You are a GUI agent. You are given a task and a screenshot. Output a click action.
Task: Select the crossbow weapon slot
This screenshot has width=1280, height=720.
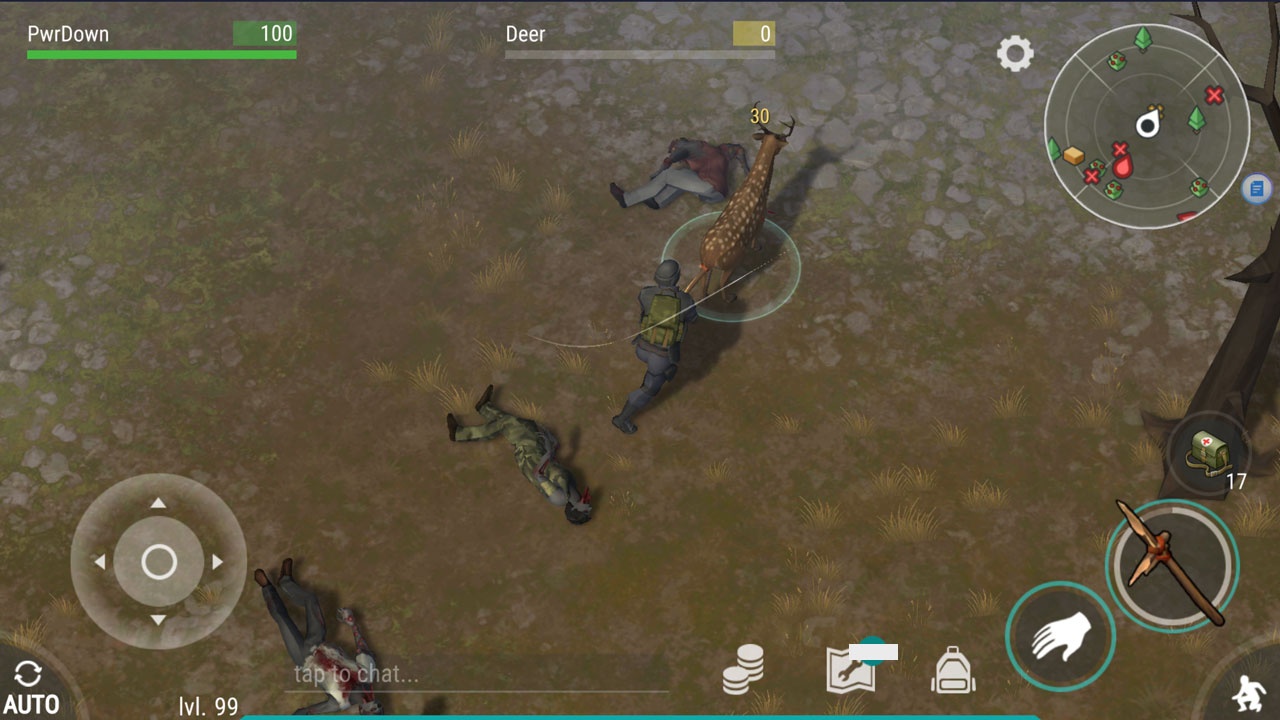(1170, 565)
